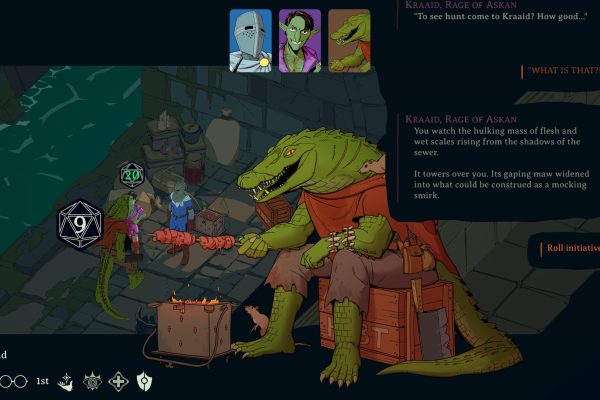Image resolution: width=600 pixels, height=400 pixels.
Task: Use the cross-shaped healing ability icon
Action: pyautogui.click(x=118, y=381)
